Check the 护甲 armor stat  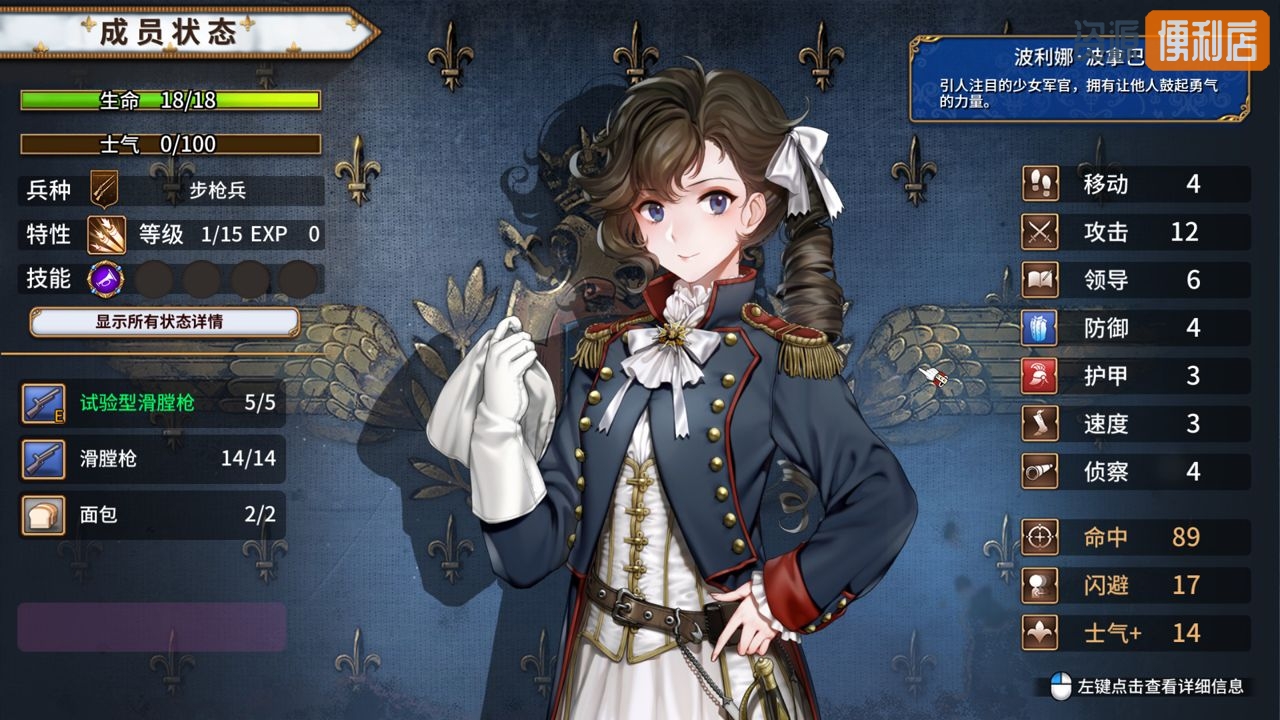point(1135,376)
